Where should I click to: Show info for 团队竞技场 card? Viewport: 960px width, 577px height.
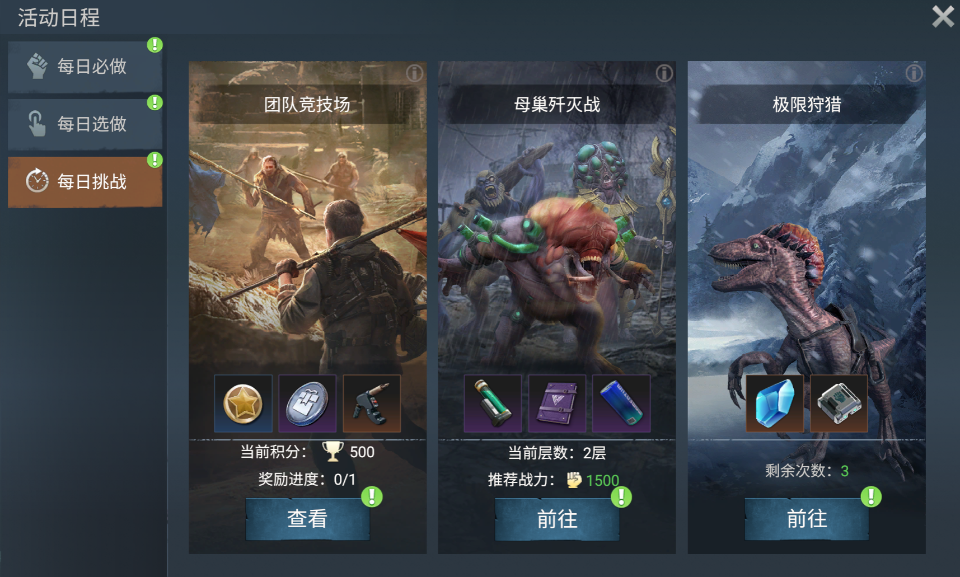coord(415,73)
